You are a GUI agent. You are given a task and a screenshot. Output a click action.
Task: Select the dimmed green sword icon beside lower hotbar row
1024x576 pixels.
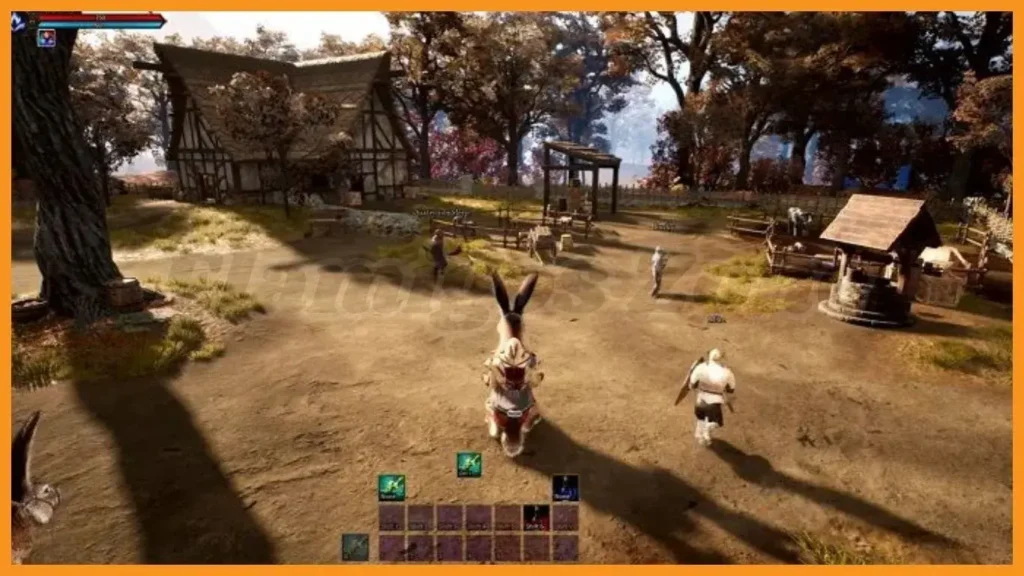click(355, 547)
